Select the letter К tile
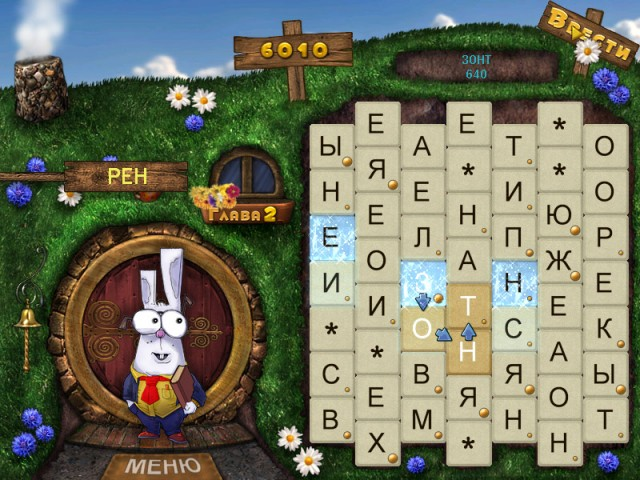The width and height of the screenshot is (640, 480). click(x=604, y=329)
